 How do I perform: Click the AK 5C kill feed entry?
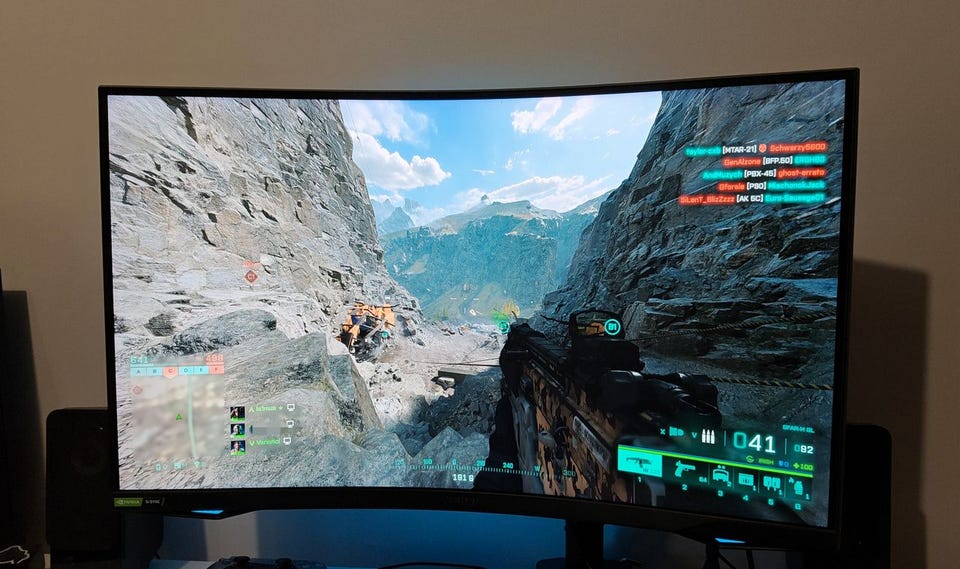click(x=752, y=198)
